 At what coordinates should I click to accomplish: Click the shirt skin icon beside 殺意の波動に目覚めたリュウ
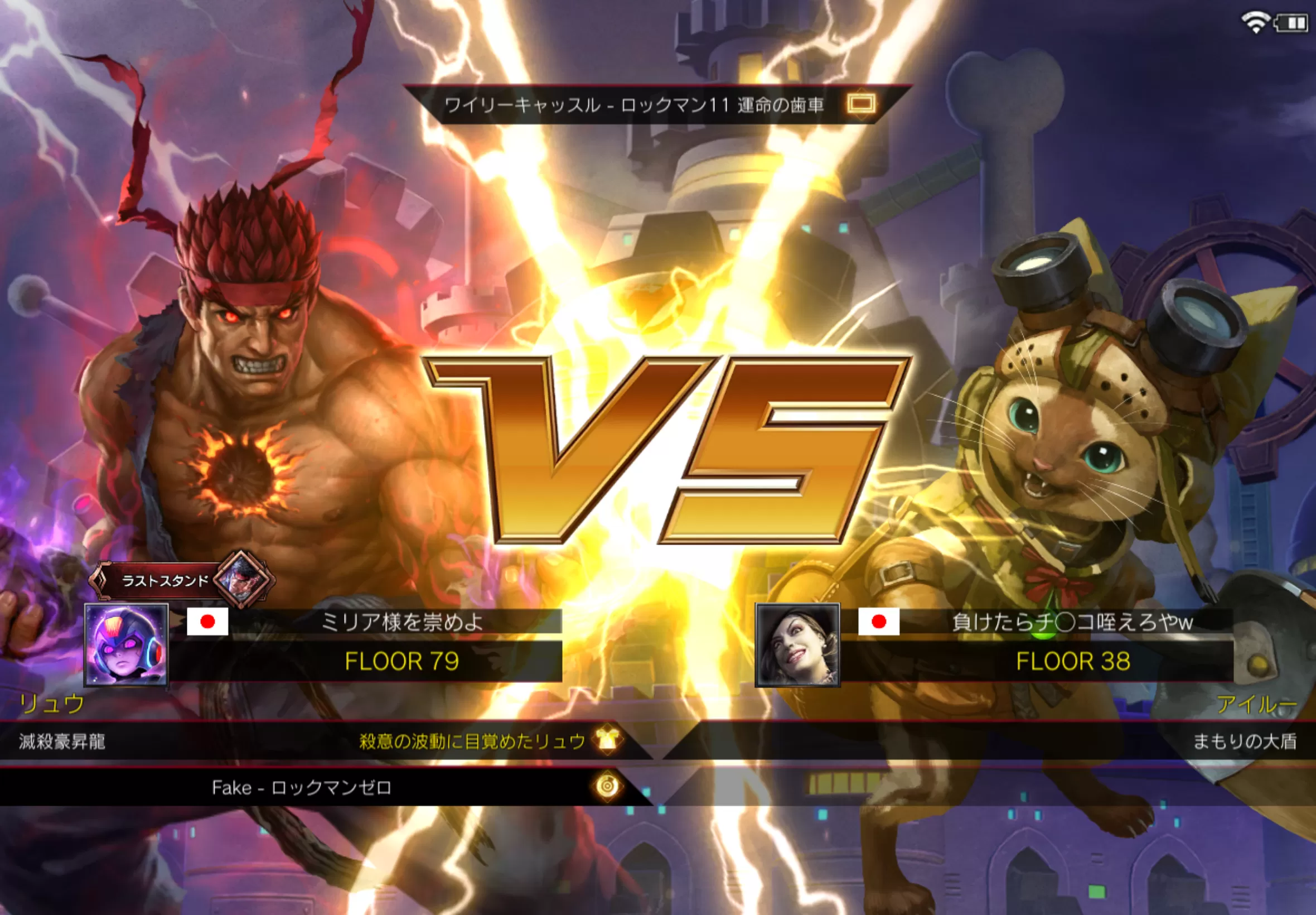(608, 740)
